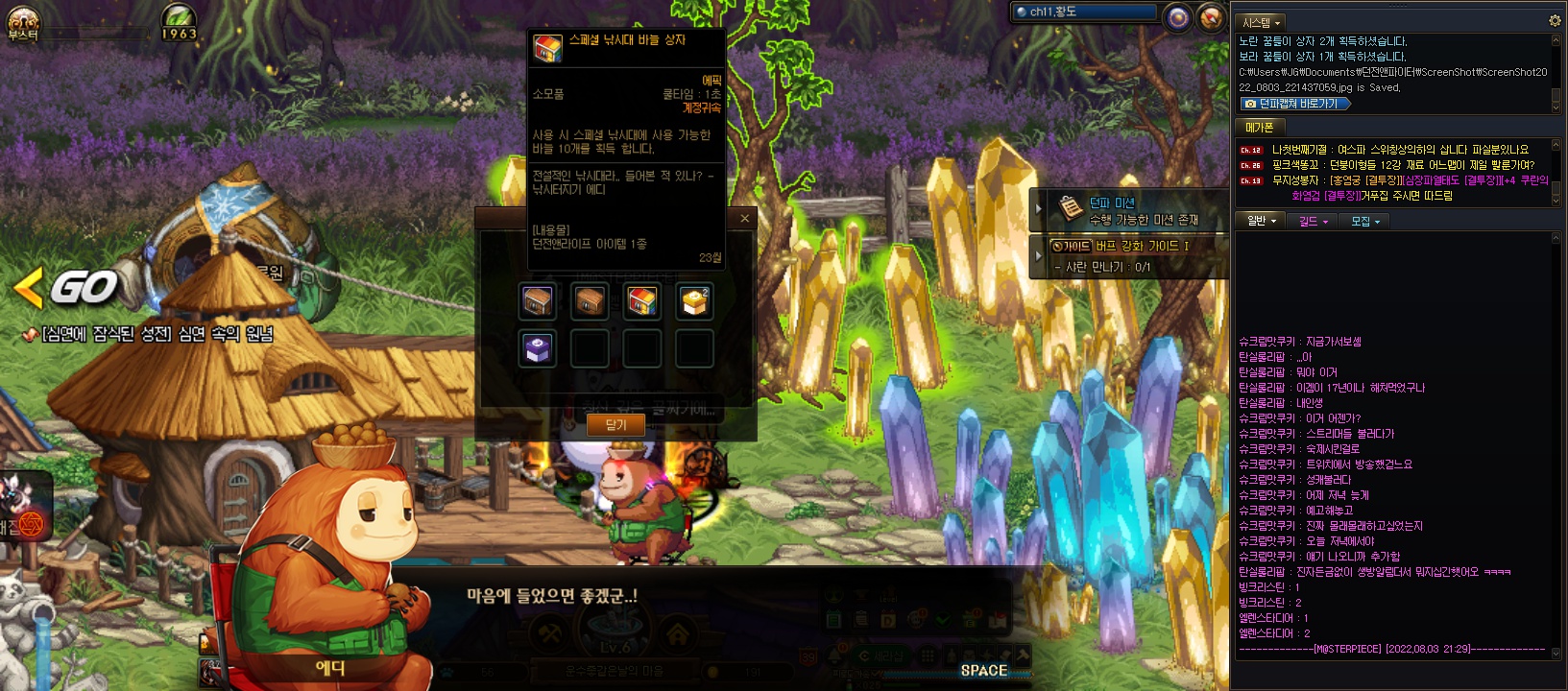Image resolution: width=1568 pixels, height=691 pixels.
Task: Open the 시스템 chat dropdown
Action: 1261,22
